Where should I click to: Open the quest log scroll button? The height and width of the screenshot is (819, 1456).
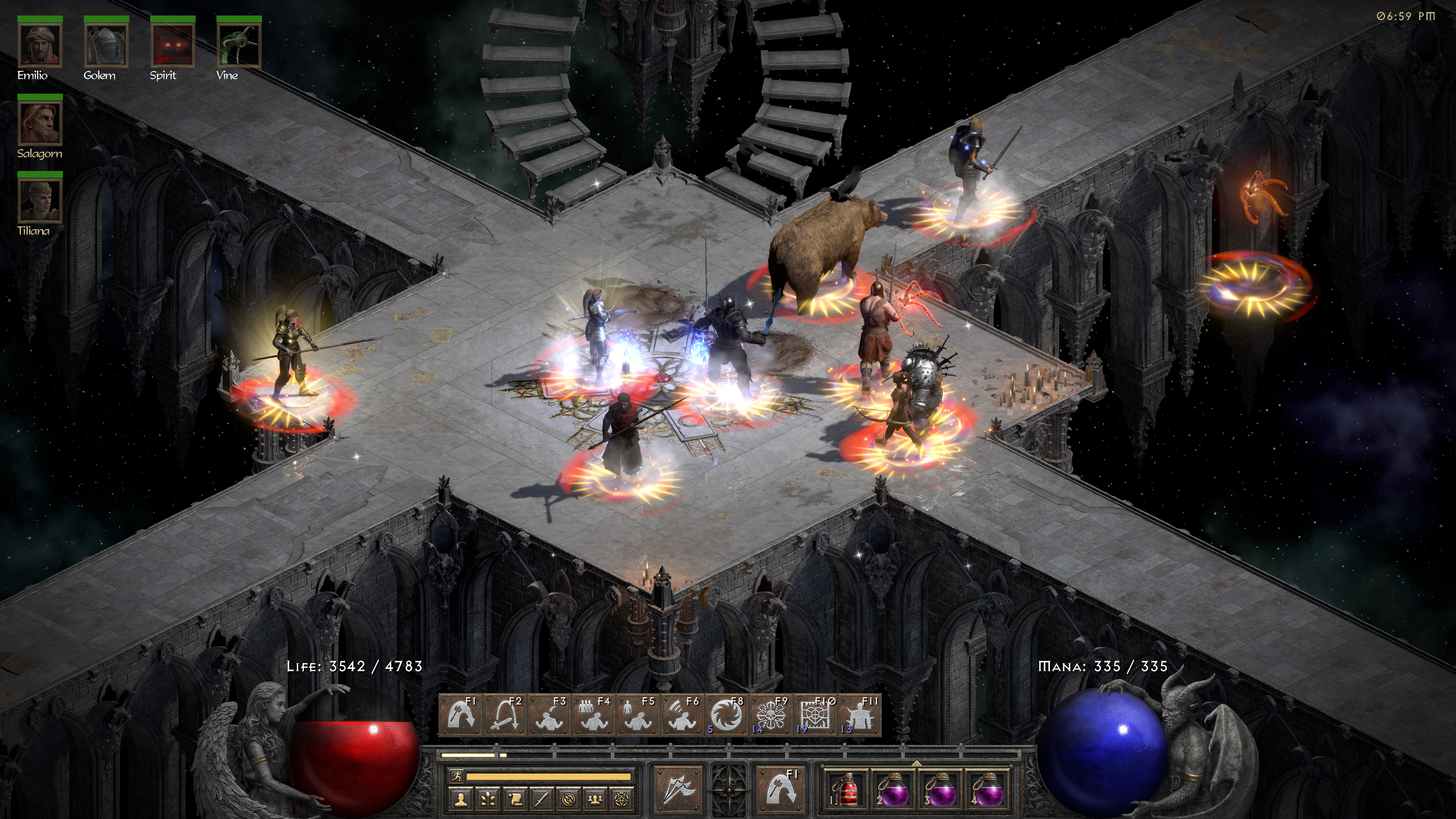(x=516, y=799)
